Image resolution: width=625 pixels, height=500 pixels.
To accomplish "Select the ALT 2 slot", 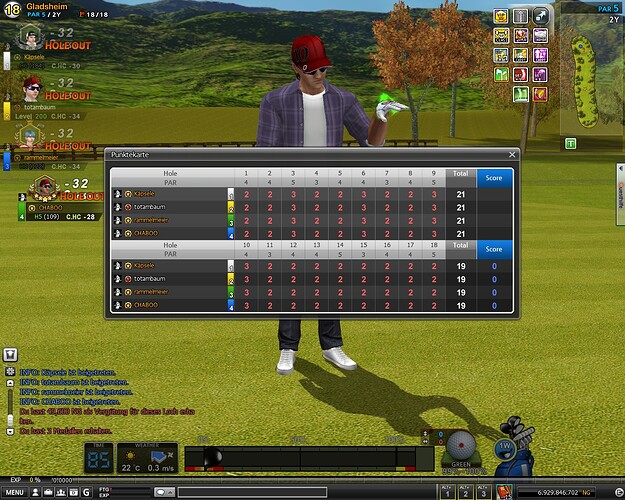I will coord(465,492).
